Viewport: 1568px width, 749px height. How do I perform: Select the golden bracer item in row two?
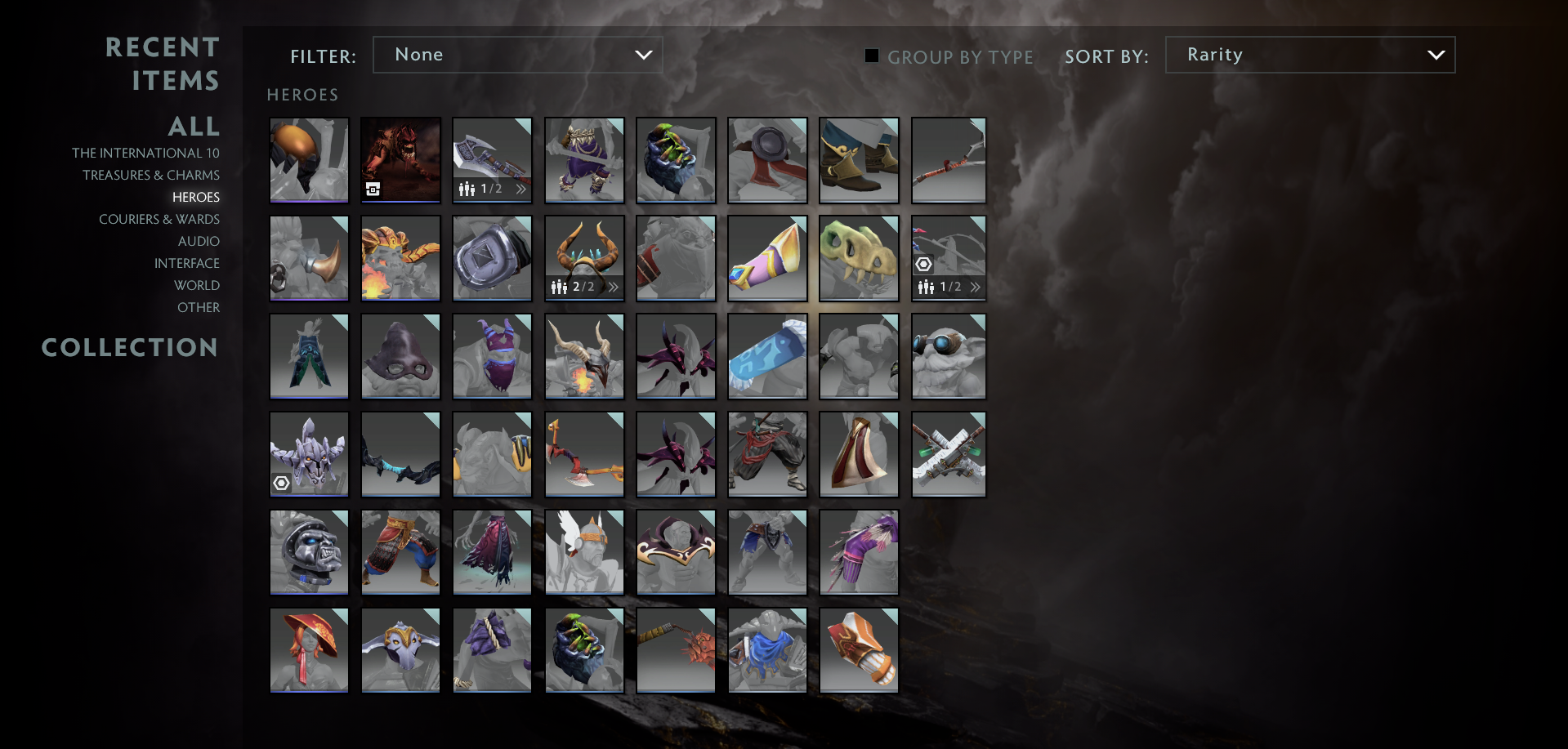767,258
